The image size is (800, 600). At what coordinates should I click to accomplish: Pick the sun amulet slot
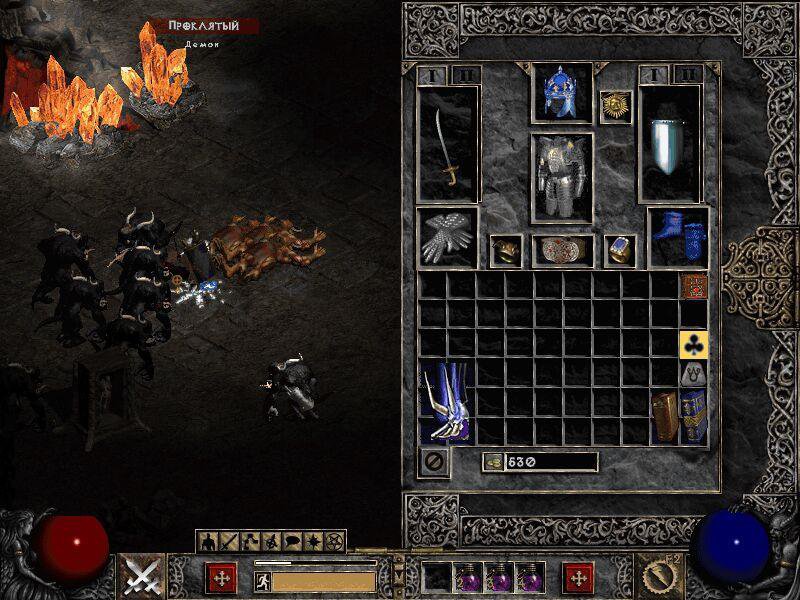coord(615,107)
